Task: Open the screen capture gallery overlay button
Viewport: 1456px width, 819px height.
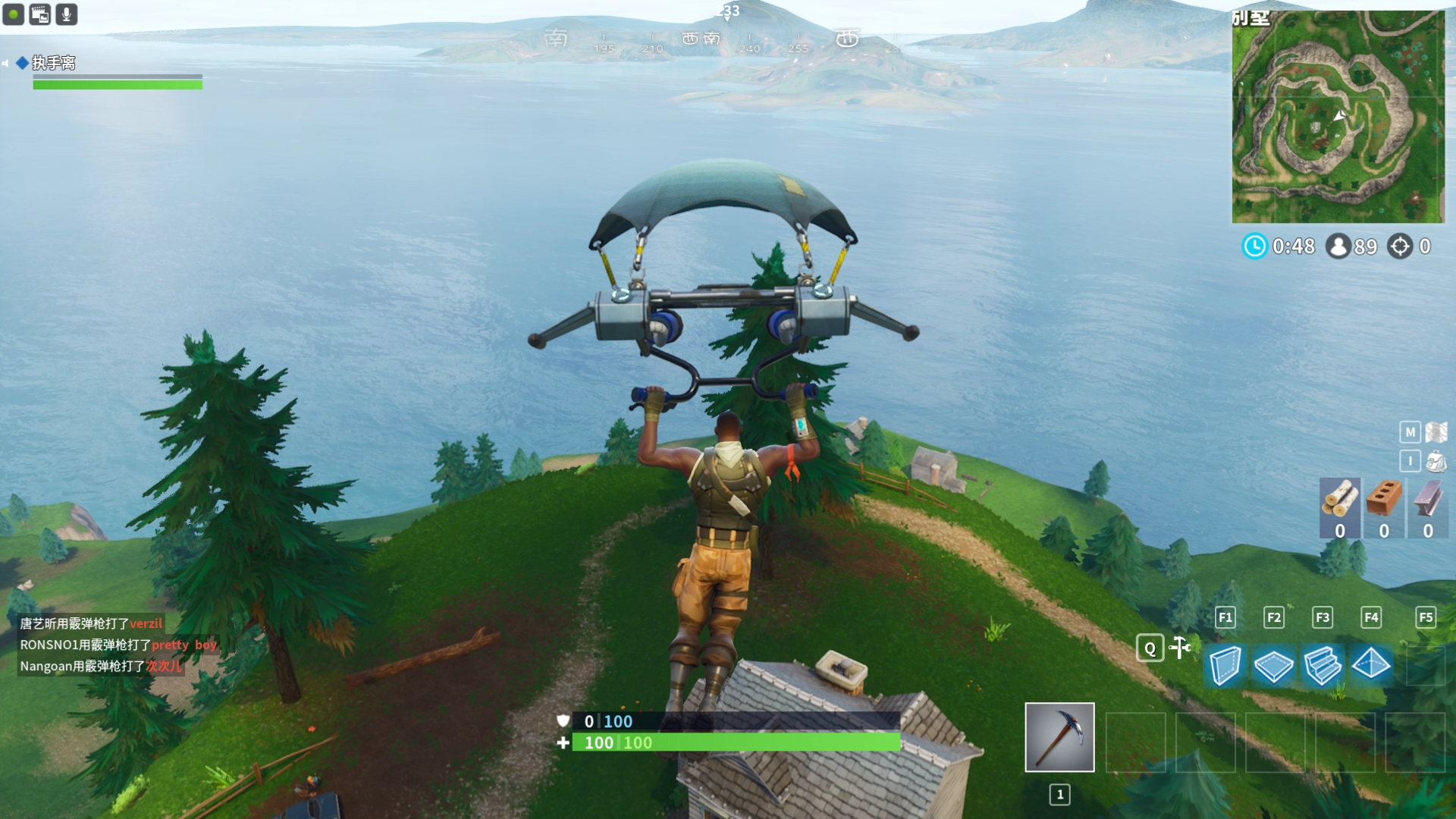Action: pos(40,14)
